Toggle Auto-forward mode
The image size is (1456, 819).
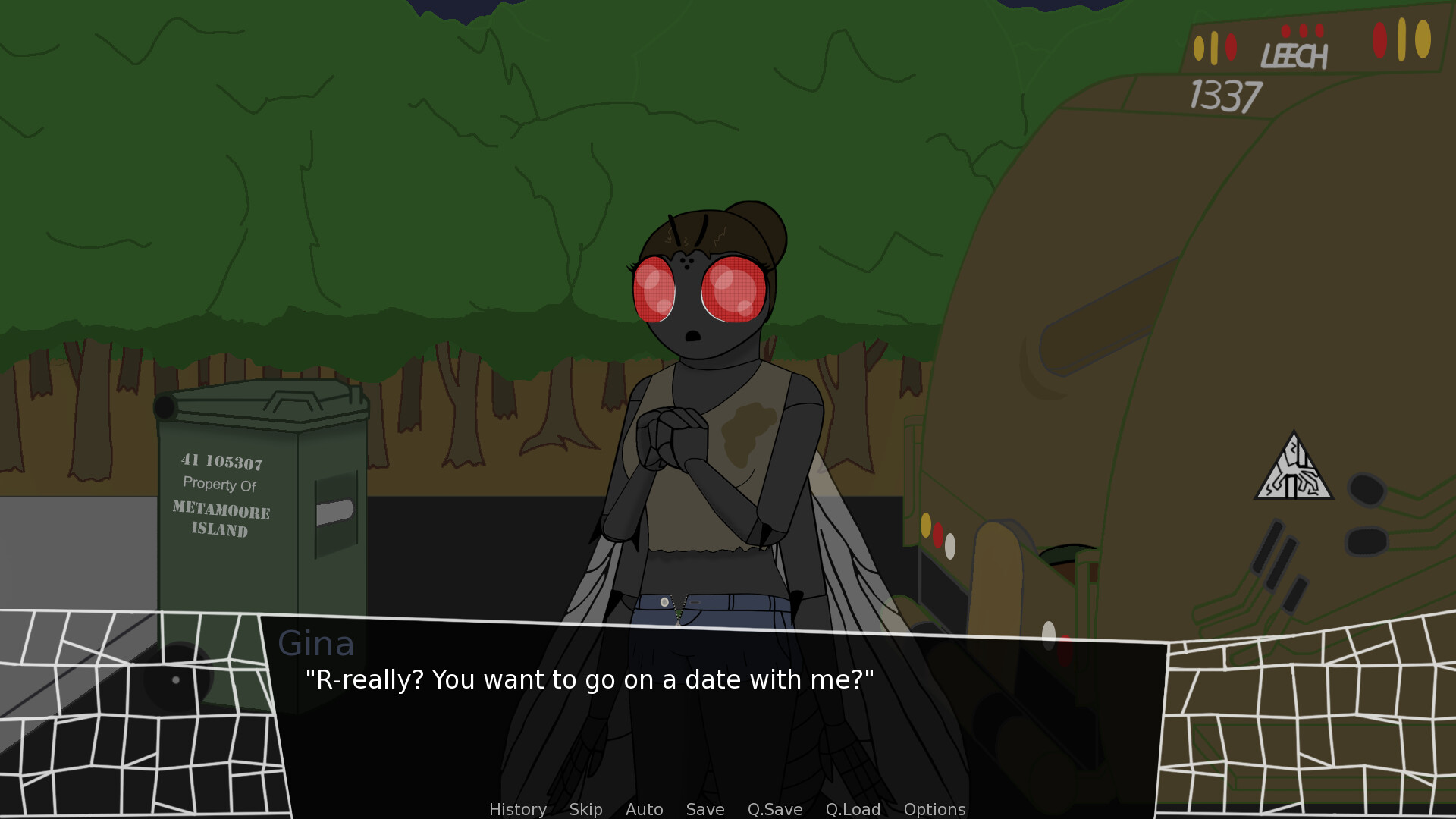[643, 809]
